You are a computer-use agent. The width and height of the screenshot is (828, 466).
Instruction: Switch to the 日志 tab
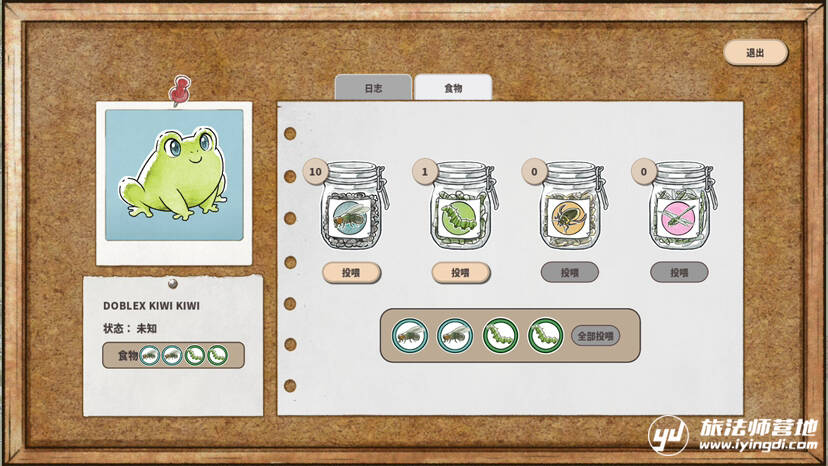pos(373,88)
